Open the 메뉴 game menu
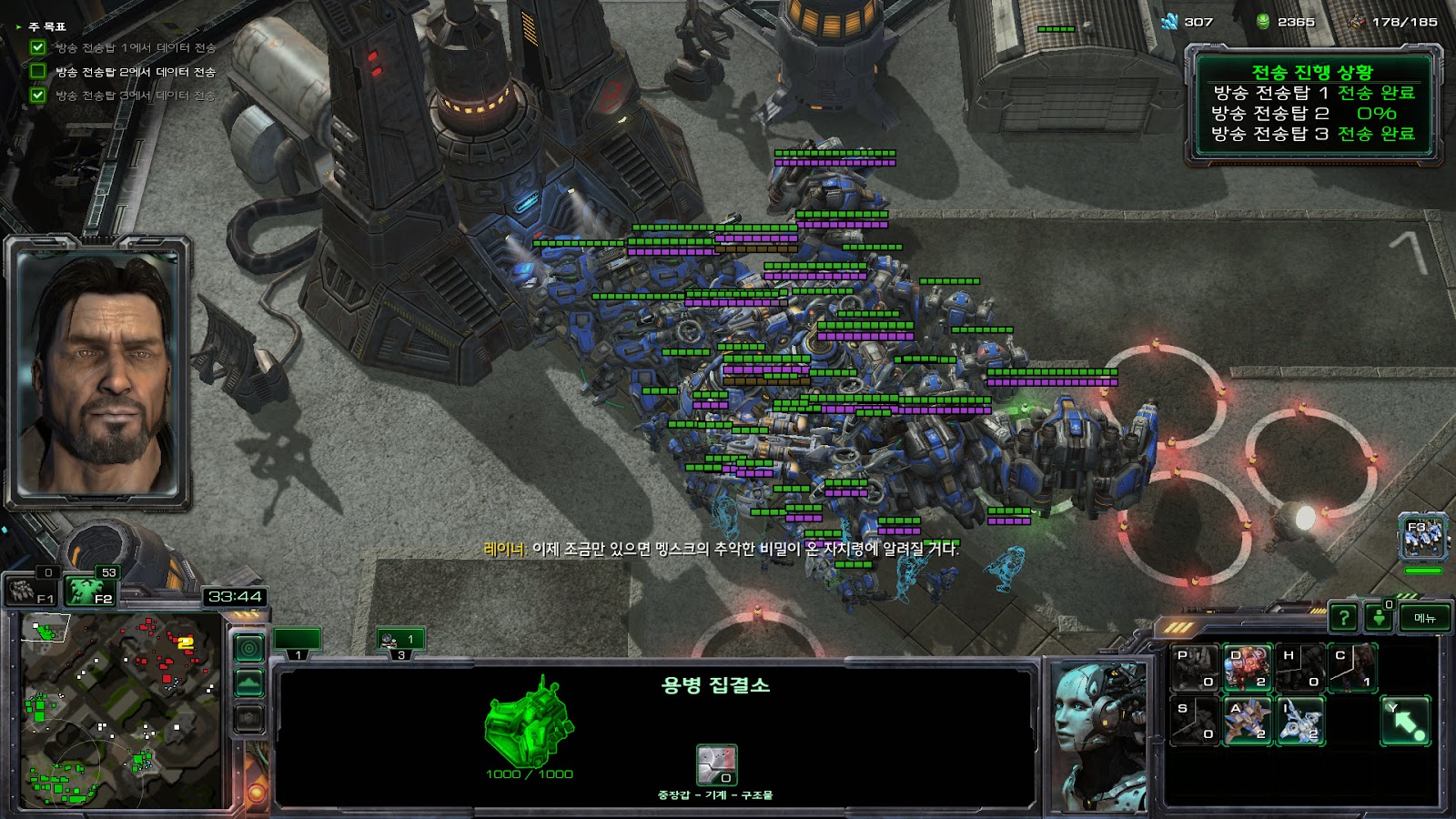1456x819 pixels. (x=1425, y=618)
